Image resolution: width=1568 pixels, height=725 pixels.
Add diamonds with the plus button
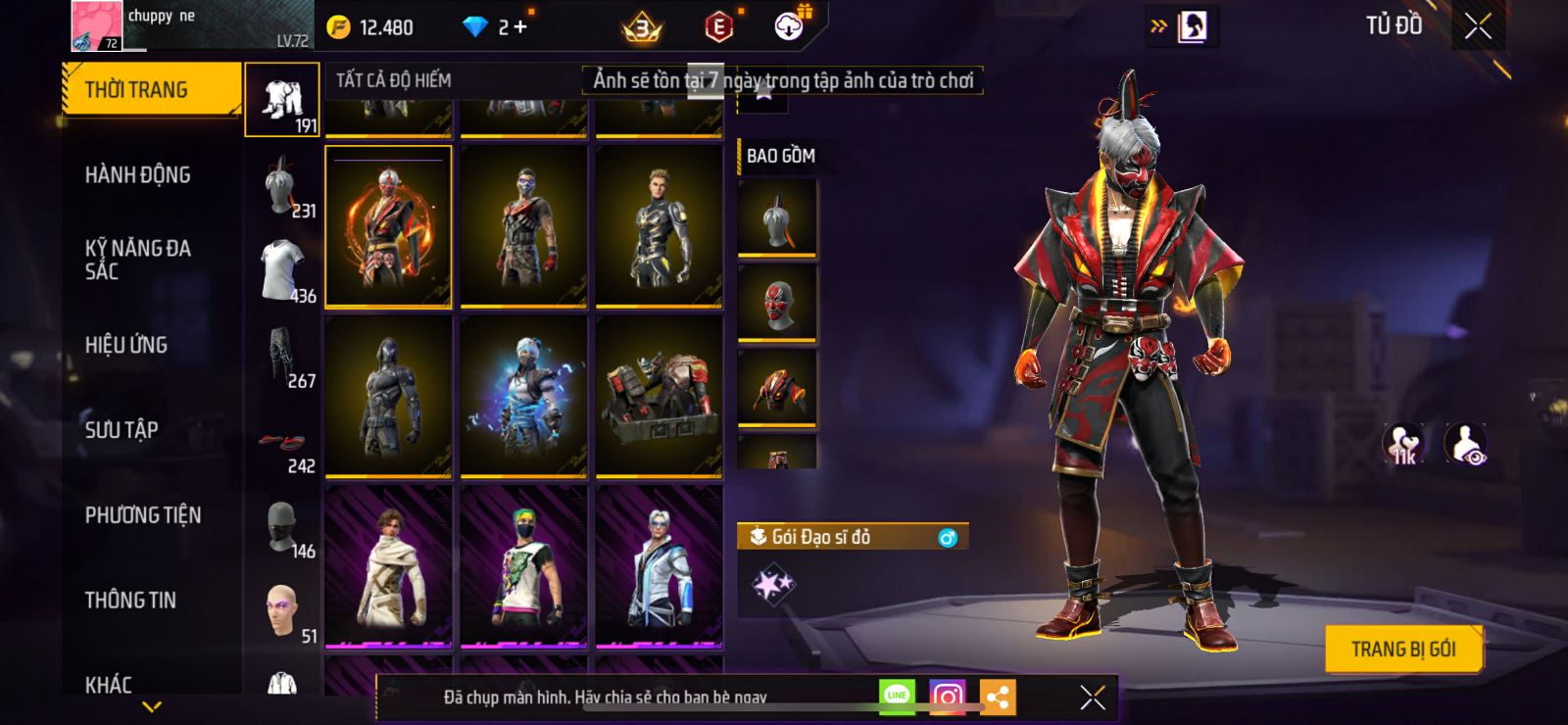click(x=520, y=27)
